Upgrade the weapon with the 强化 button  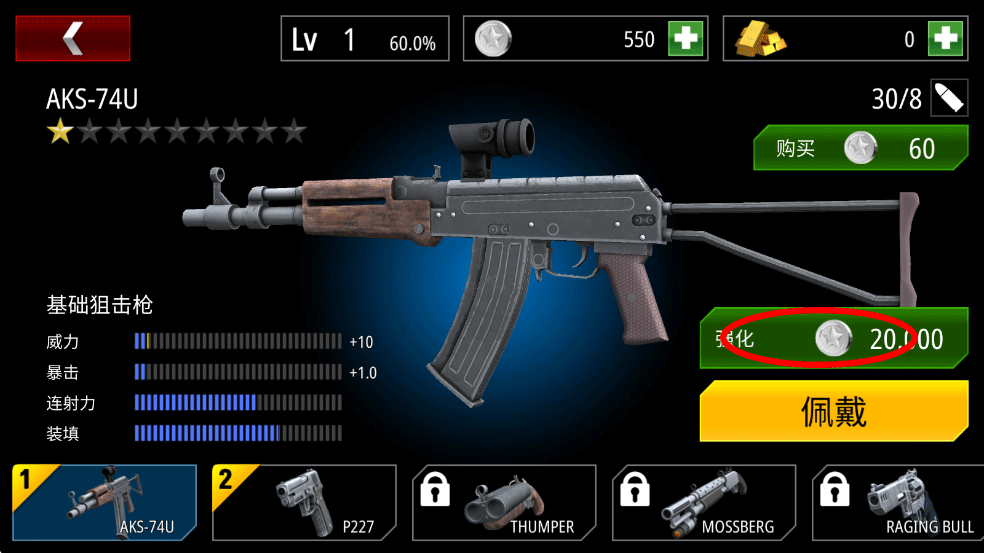tap(835, 339)
